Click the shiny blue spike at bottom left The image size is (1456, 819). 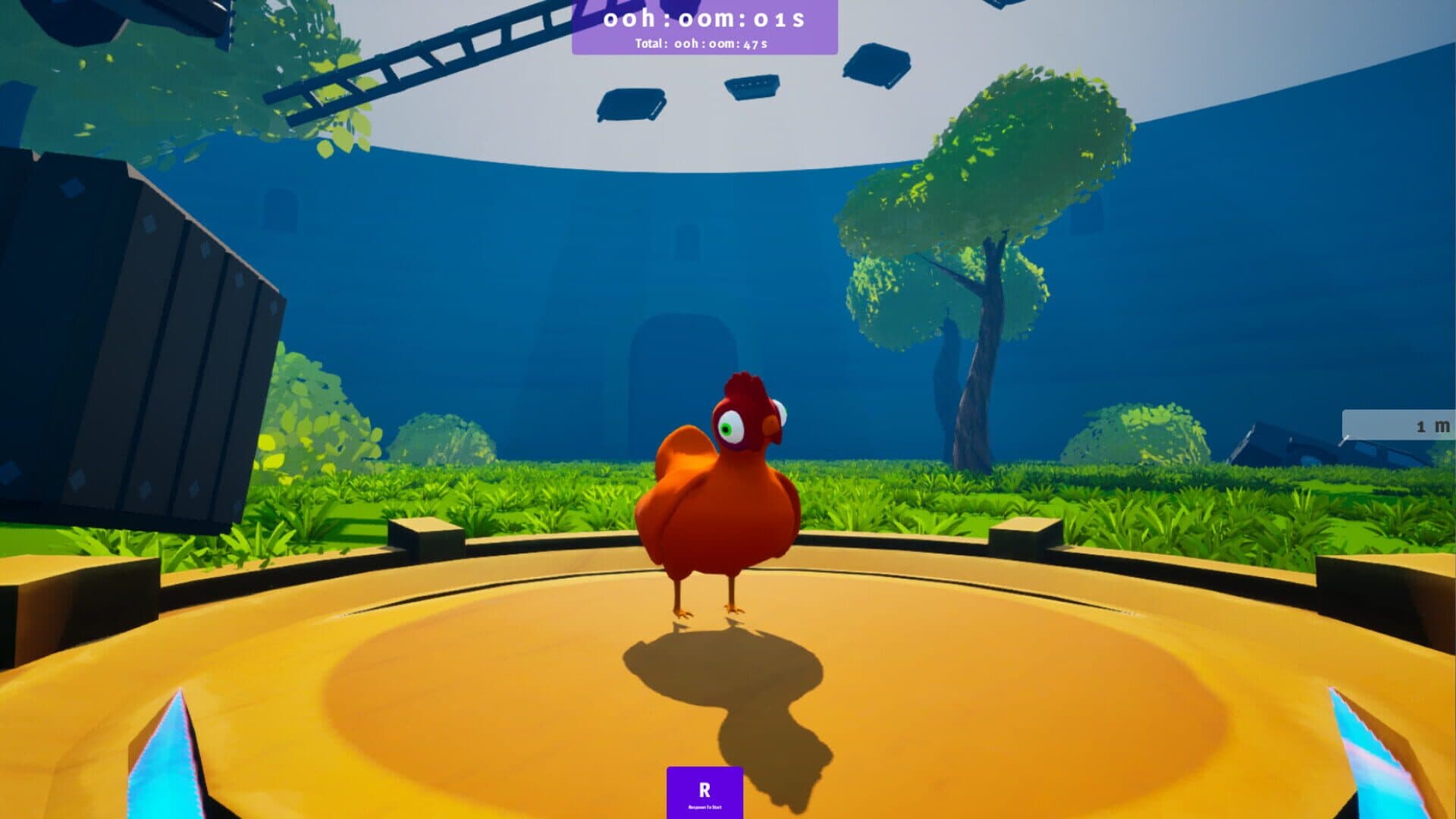pyautogui.click(x=167, y=766)
